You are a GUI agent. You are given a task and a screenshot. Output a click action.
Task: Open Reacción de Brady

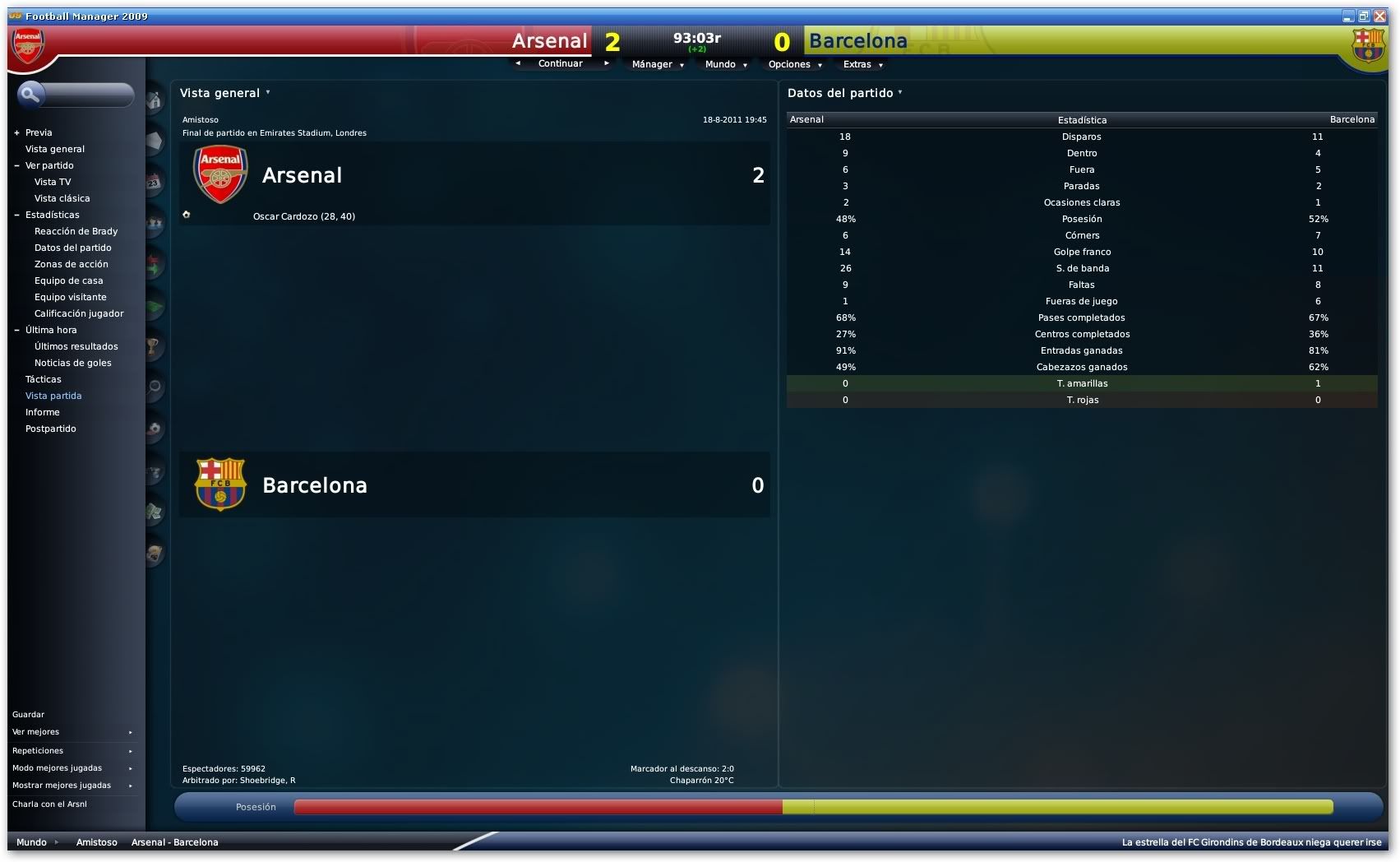pyautogui.click(x=76, y=231)
